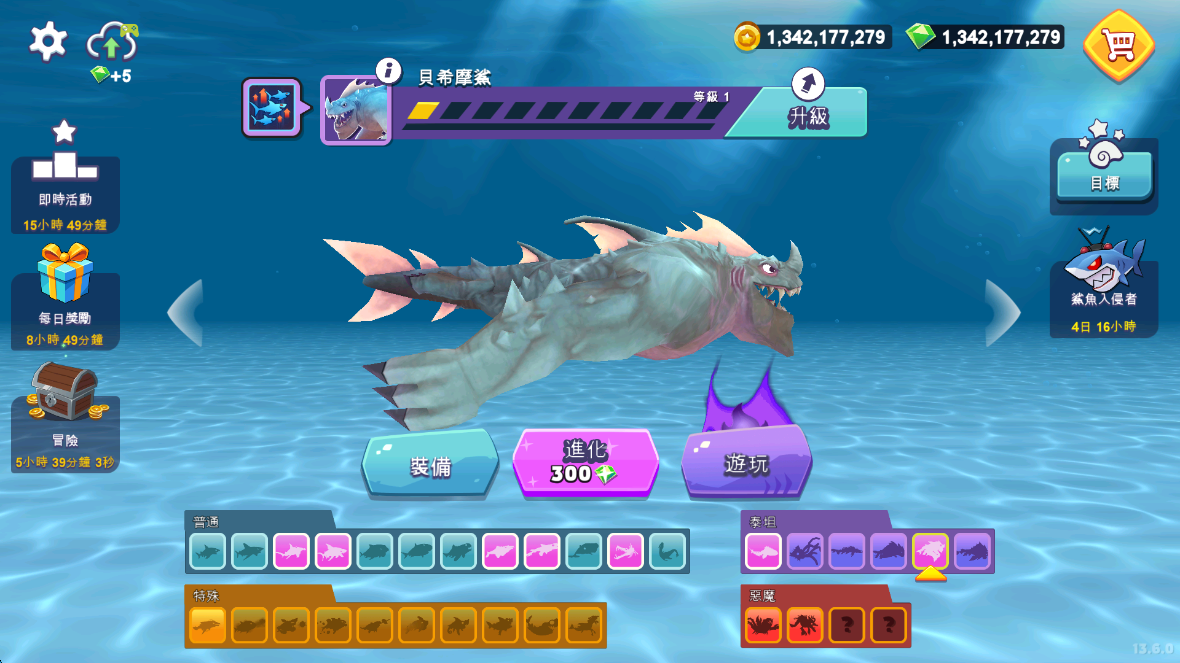Viewport: 1180px width, 663px height.
Task: Open the 冒險 treasure chest adventure
Action: (x=65, y=417)
